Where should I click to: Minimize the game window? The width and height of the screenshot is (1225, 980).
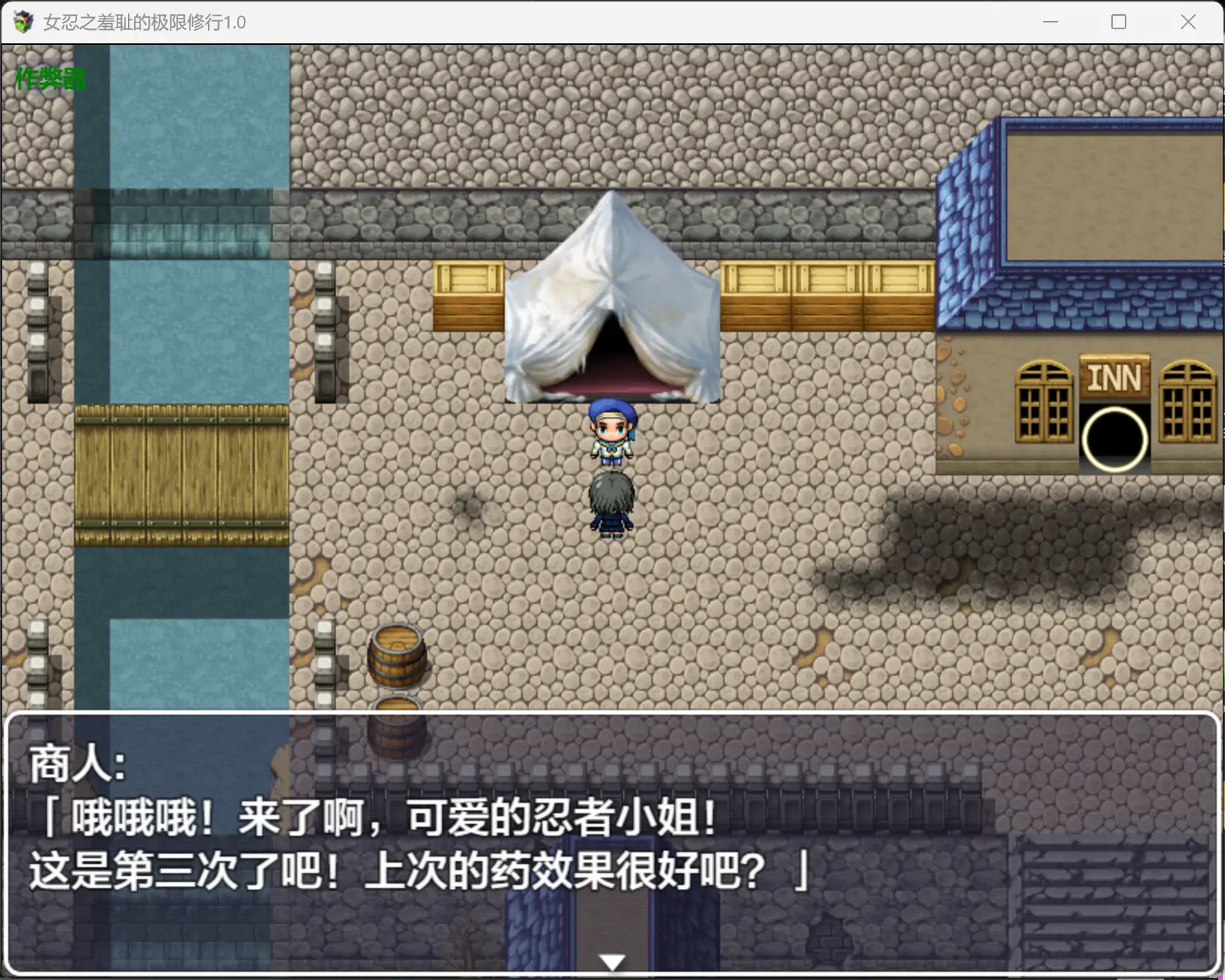pyautogui.click(x=1051, y=22)
